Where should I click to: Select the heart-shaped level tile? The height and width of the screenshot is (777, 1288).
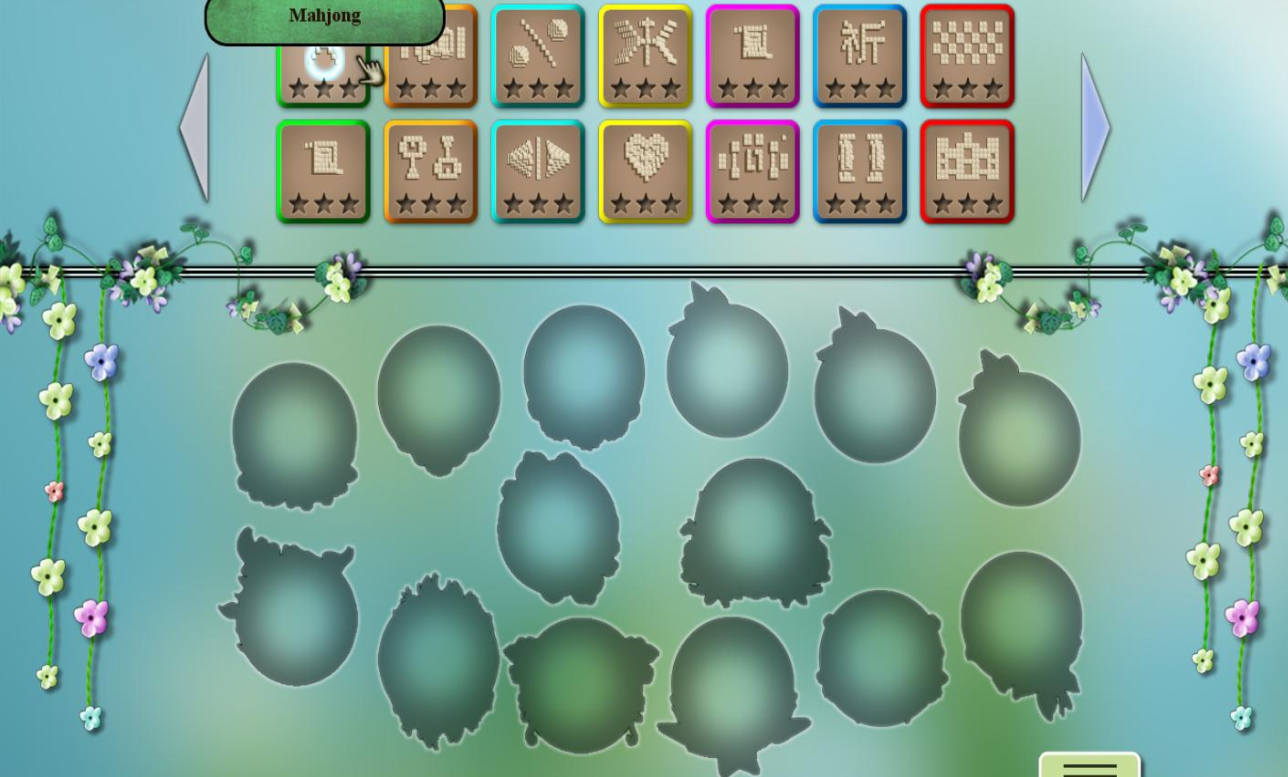pos(645,171)
